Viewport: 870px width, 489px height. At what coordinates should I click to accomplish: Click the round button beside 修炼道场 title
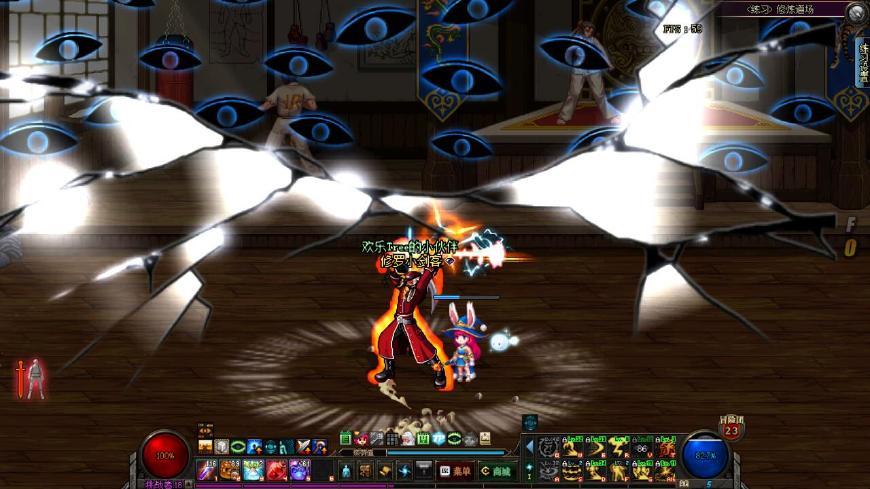tap(857, 12)
